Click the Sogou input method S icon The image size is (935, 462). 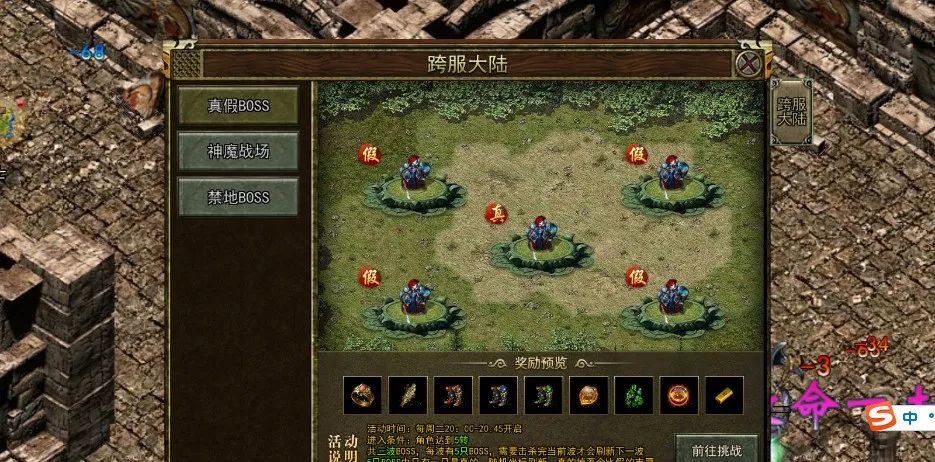[877, 417]
